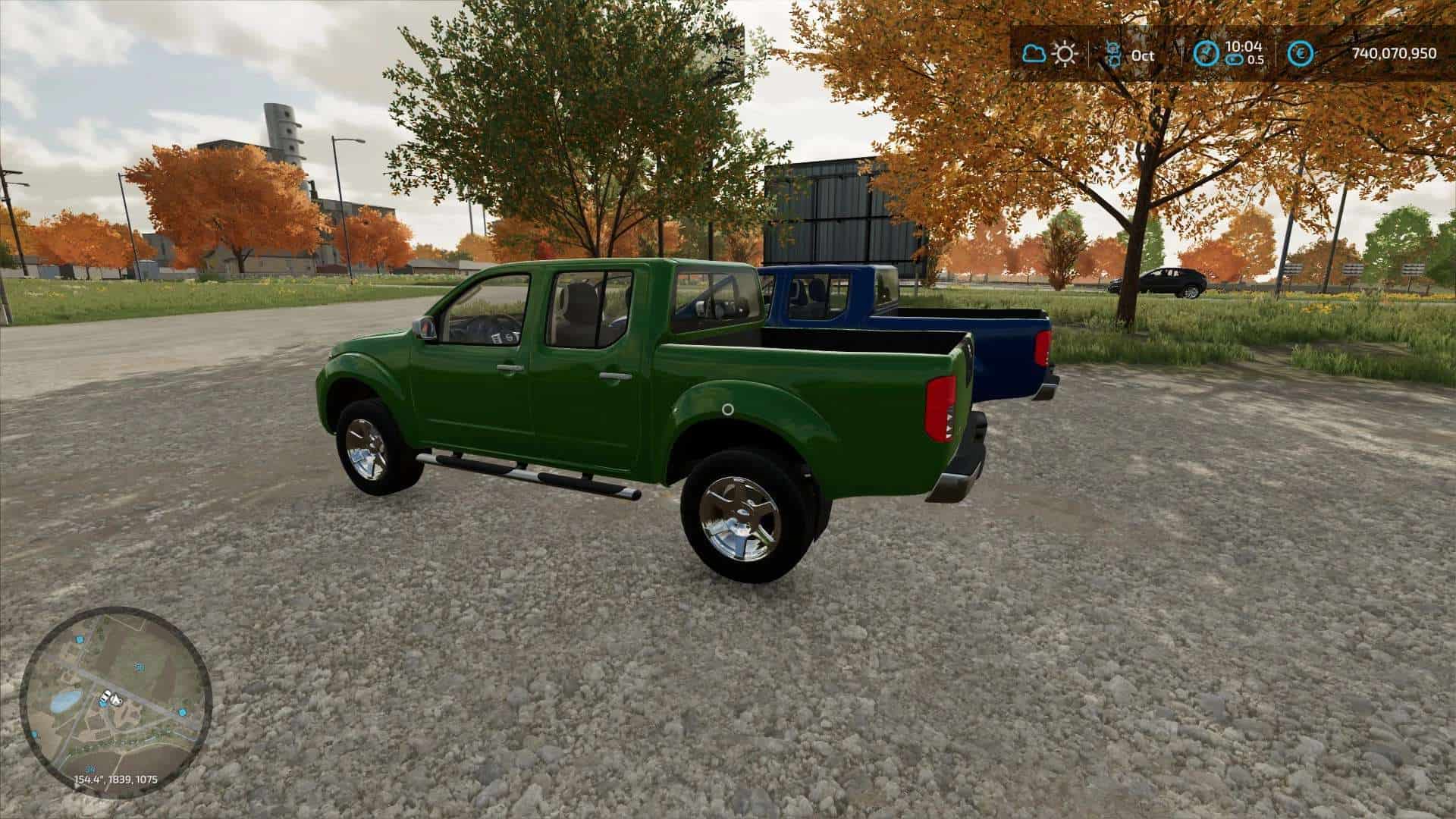The height and width of the screenshot is (819, 1456).
Task: Click the euro currency icon
Action: click(1301, 54)
